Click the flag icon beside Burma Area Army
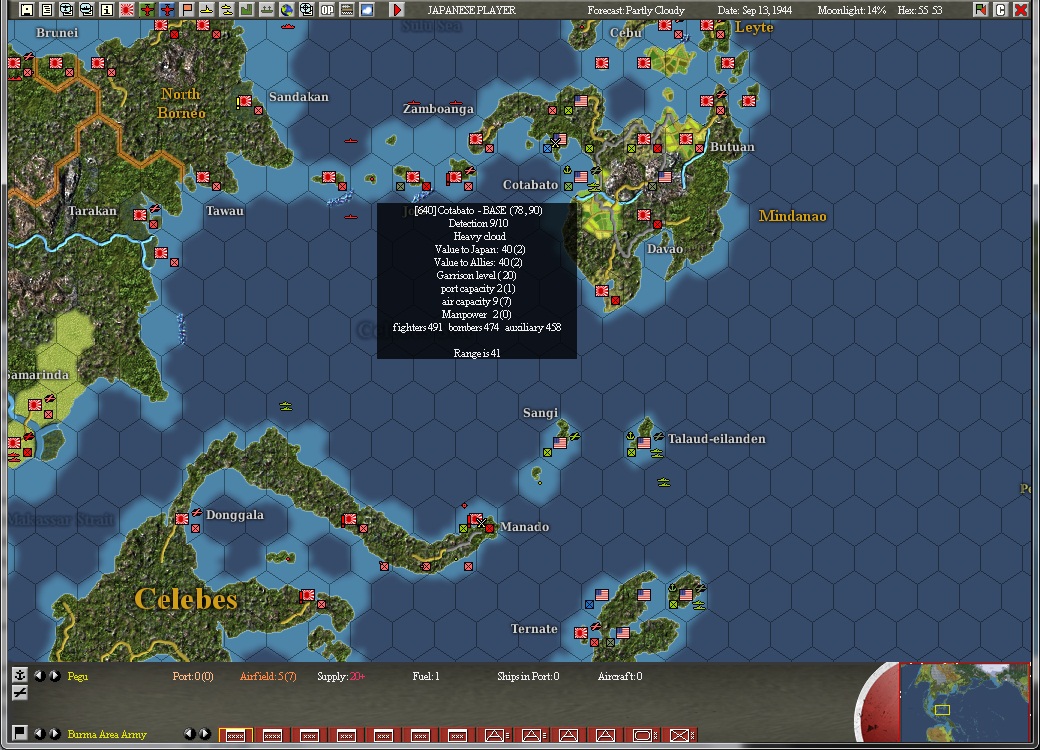Image resolution: width=1040 pixels, height=750 pixels. 19,733
